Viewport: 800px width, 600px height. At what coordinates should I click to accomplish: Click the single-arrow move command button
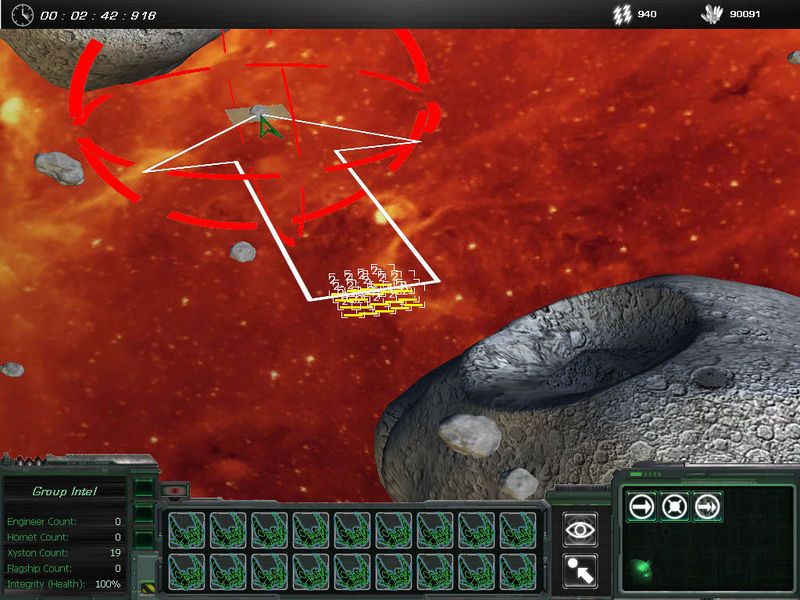pyautogui.click(x=642, y=506)
